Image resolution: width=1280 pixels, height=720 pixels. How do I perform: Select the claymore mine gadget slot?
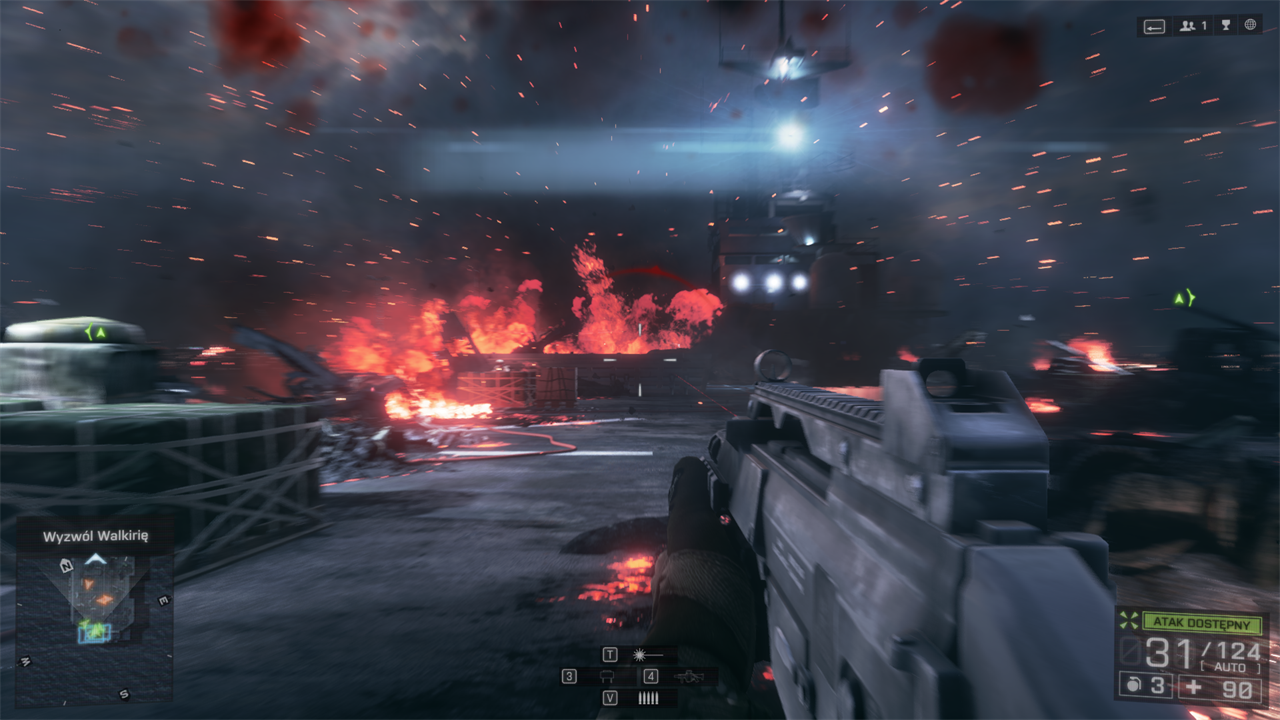click(606, 677)
